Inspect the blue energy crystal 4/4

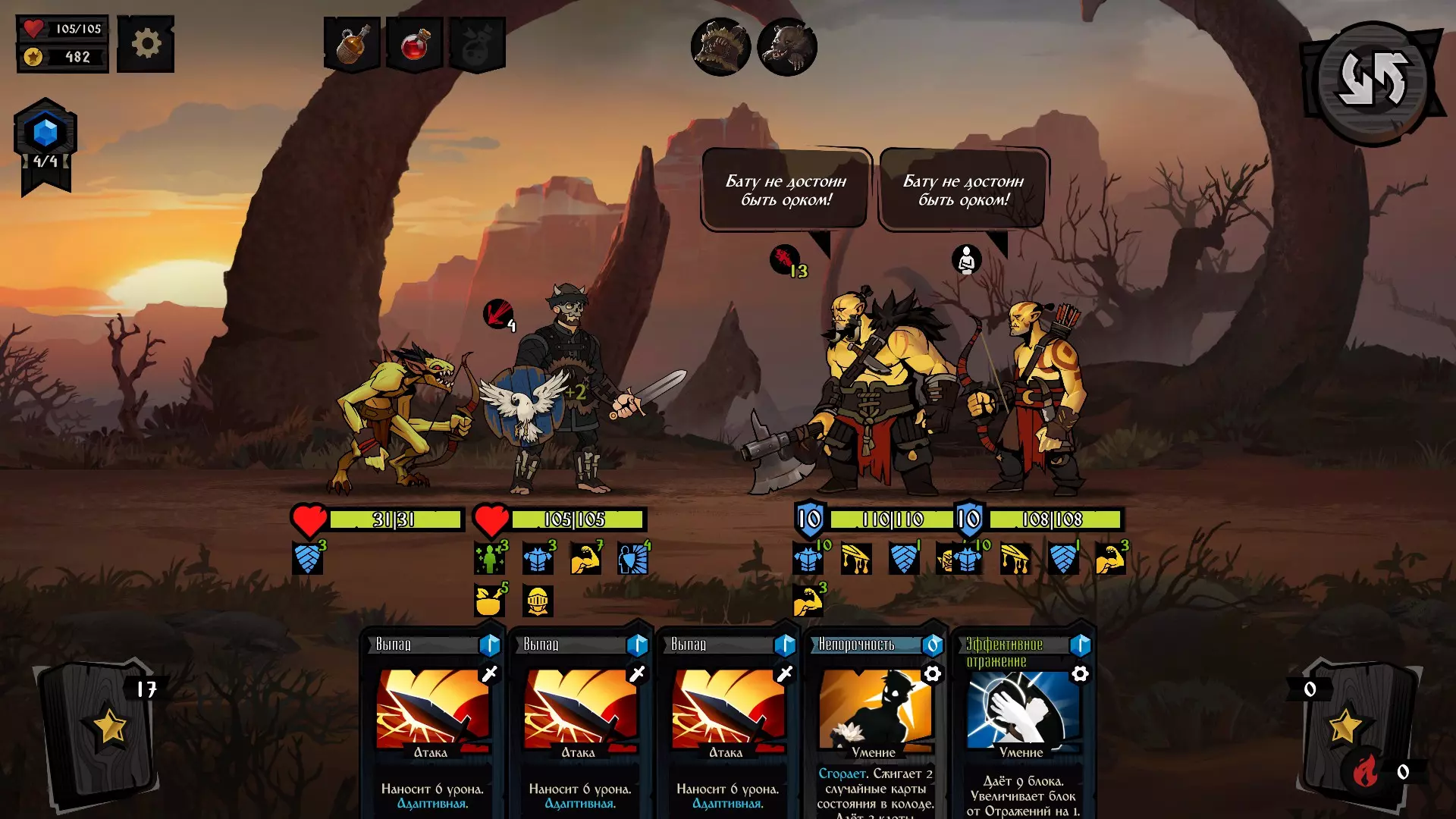click(x=45, y=133)
